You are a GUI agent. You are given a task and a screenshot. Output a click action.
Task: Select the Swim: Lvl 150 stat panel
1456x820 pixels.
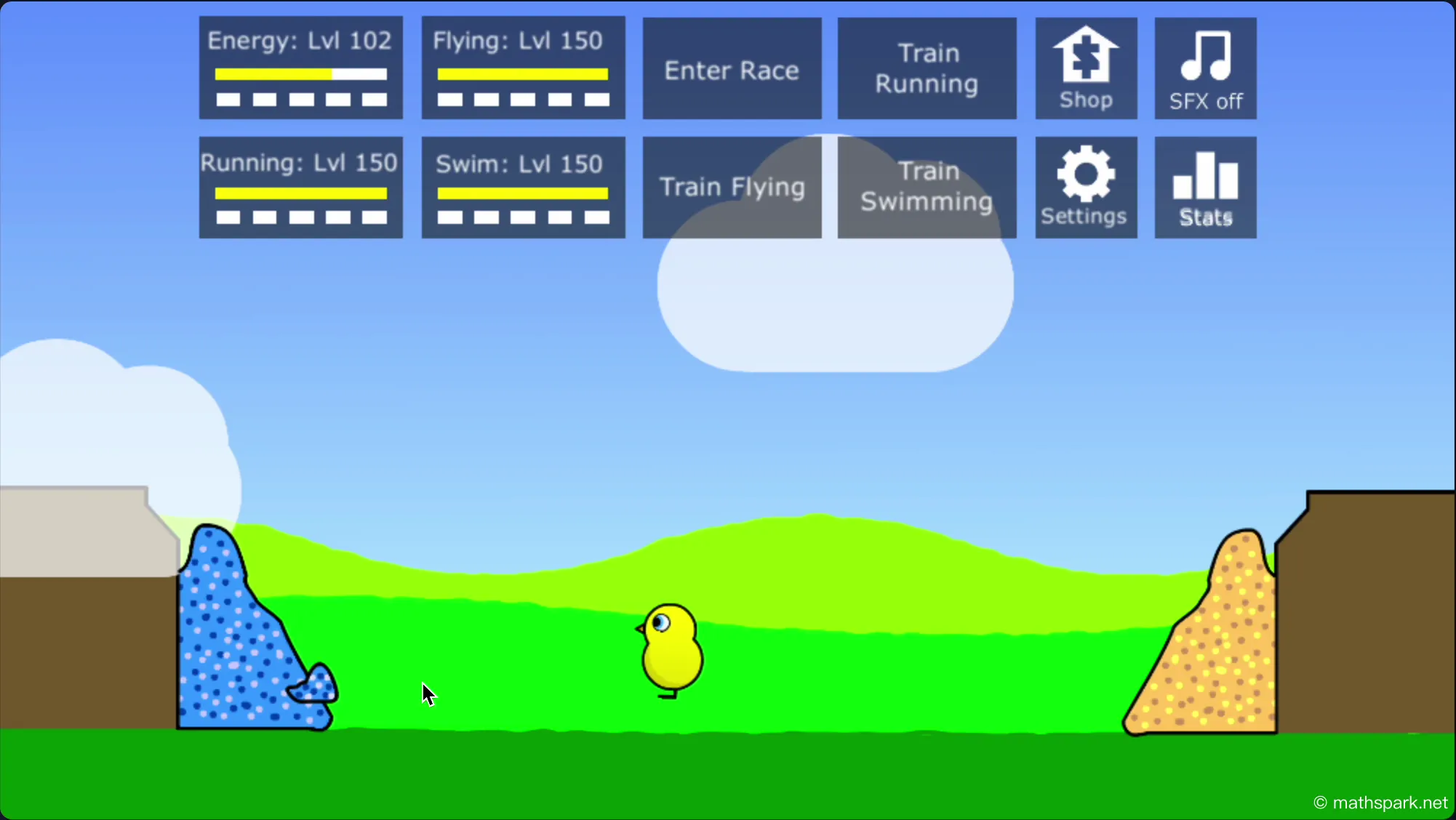(x=522, y=187)
